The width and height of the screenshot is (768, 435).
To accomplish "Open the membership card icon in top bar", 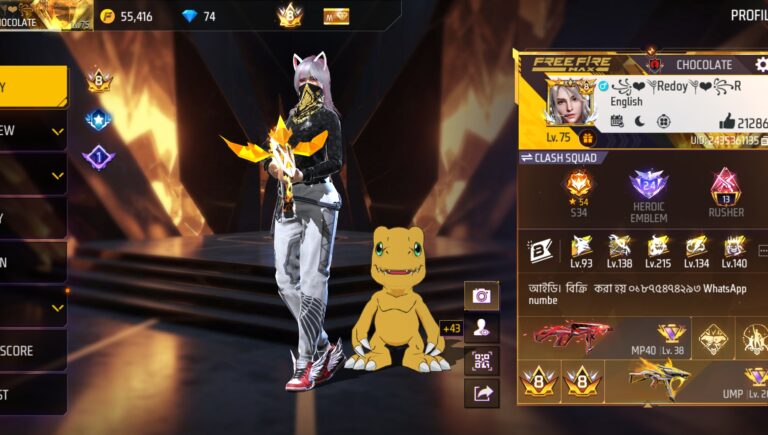I will coord(337,16).
